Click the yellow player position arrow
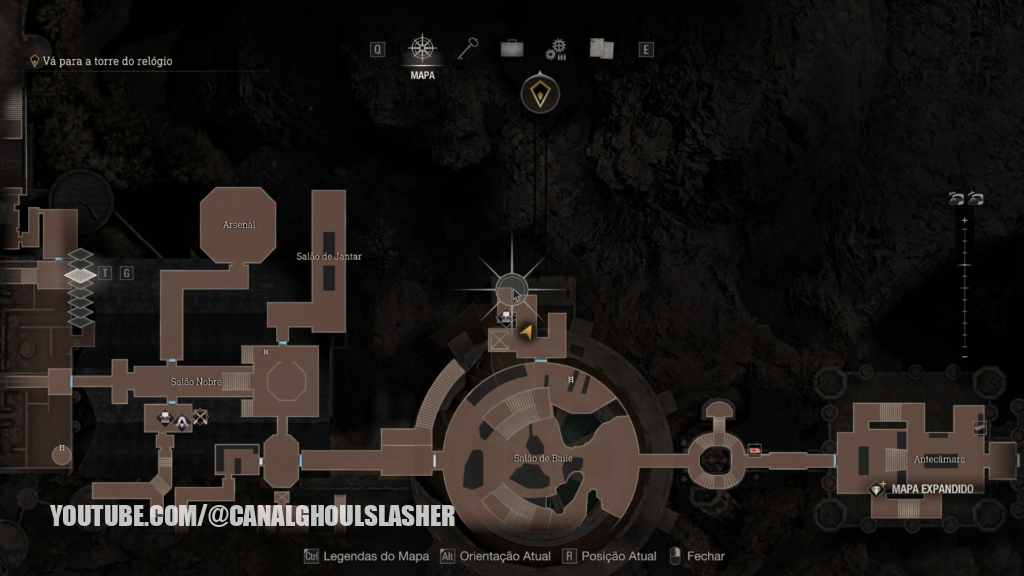The image size is (1024, 576). pos(526,331)
